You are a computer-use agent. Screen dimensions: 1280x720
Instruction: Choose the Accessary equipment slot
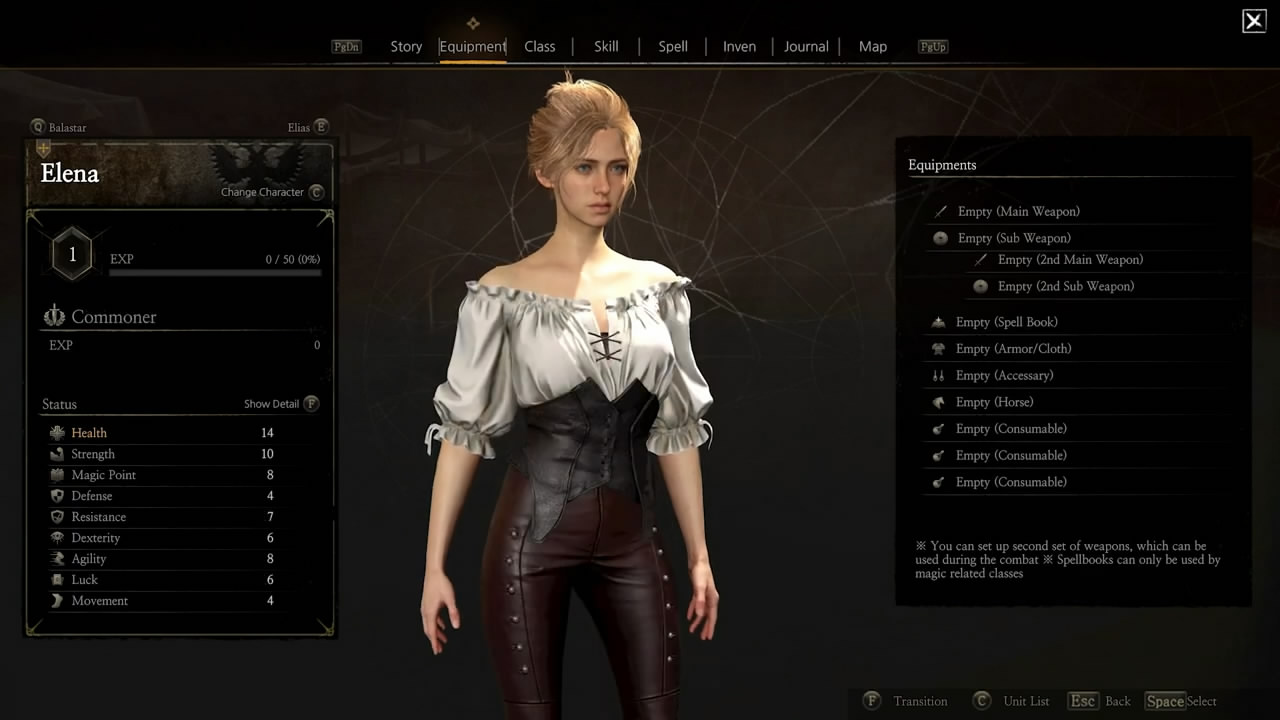coord(1004,376)
